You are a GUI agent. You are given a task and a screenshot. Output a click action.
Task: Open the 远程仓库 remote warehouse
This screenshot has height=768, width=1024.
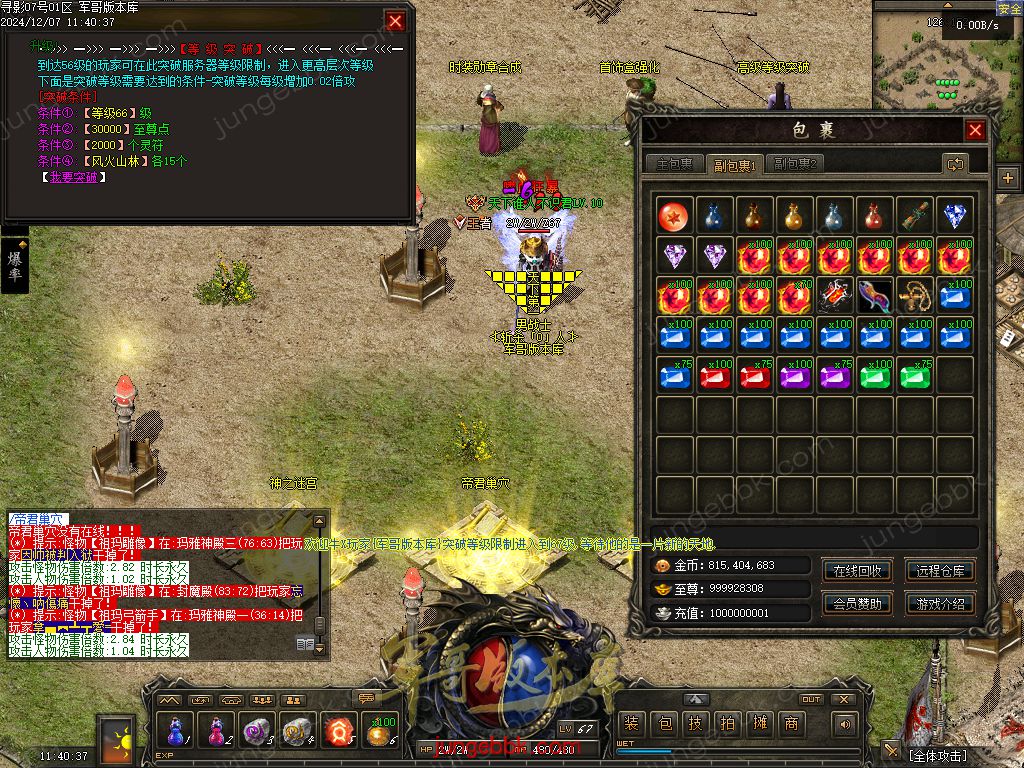click(940, 571)
